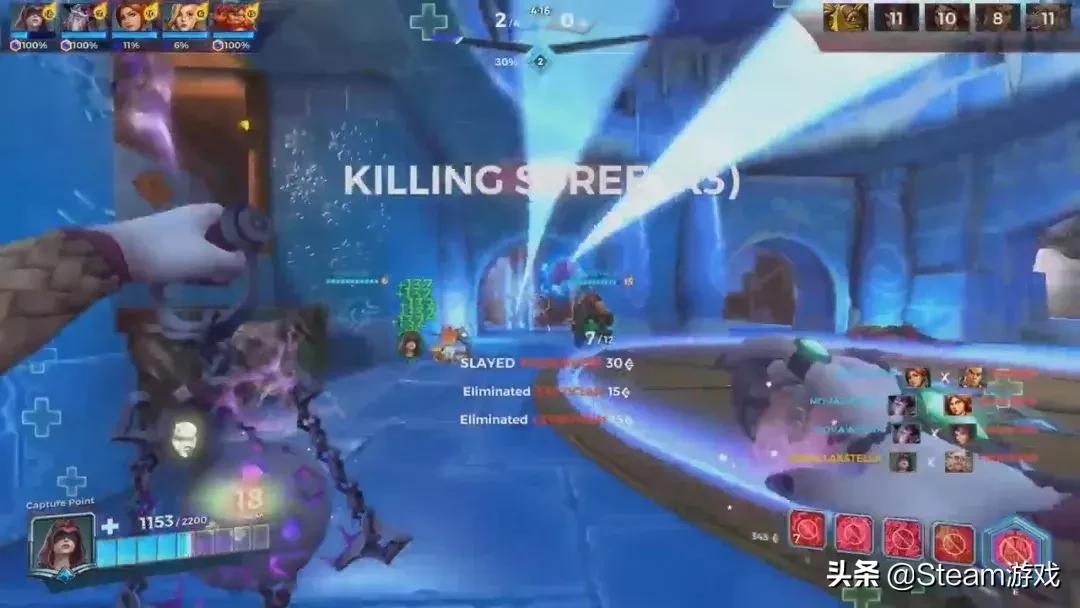Click your own champion portrait beside health bar
This screenshot has width=1080, height=608.
point(64,543)
